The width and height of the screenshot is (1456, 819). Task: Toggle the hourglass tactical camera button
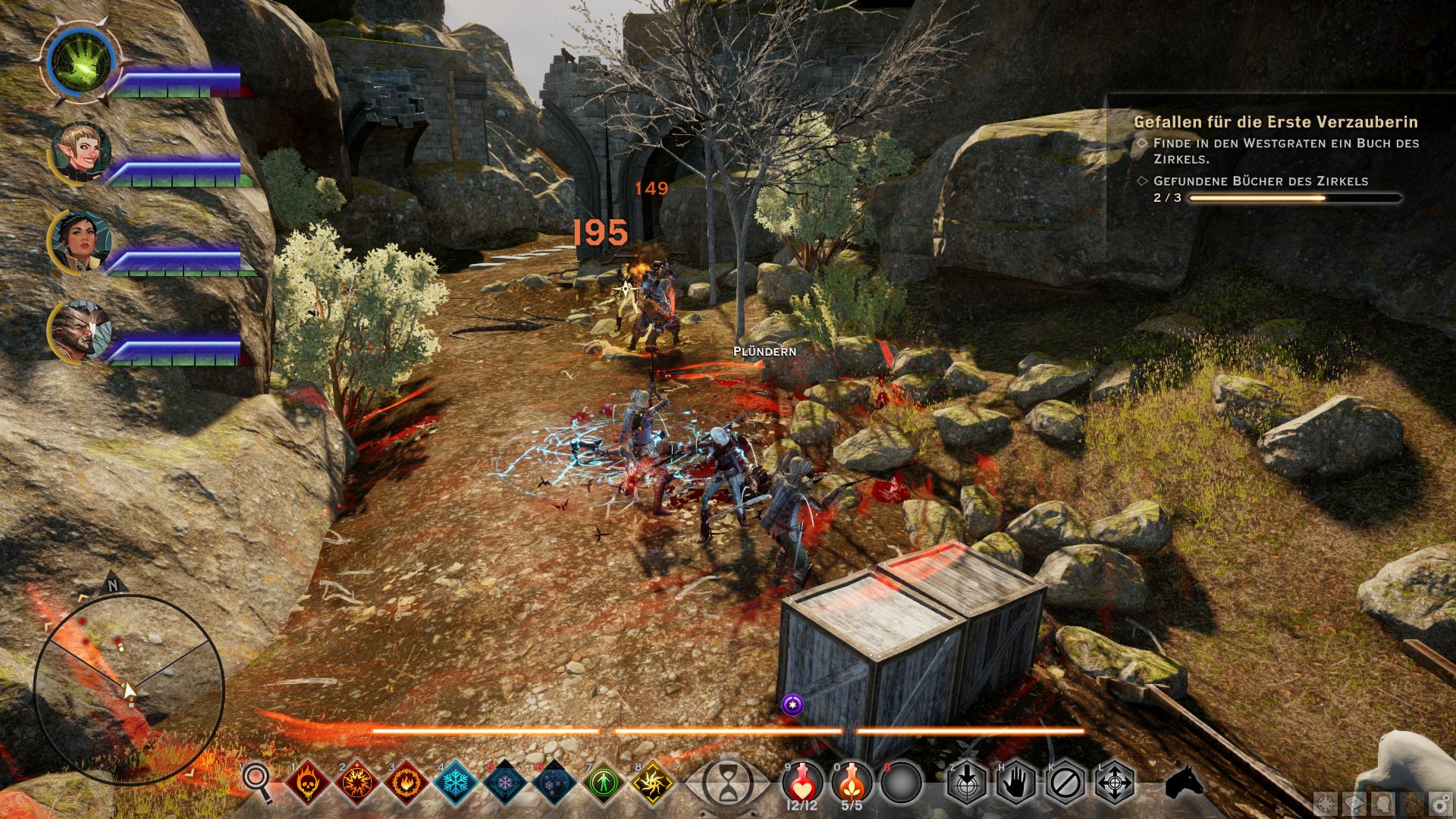tap(726, 781)
